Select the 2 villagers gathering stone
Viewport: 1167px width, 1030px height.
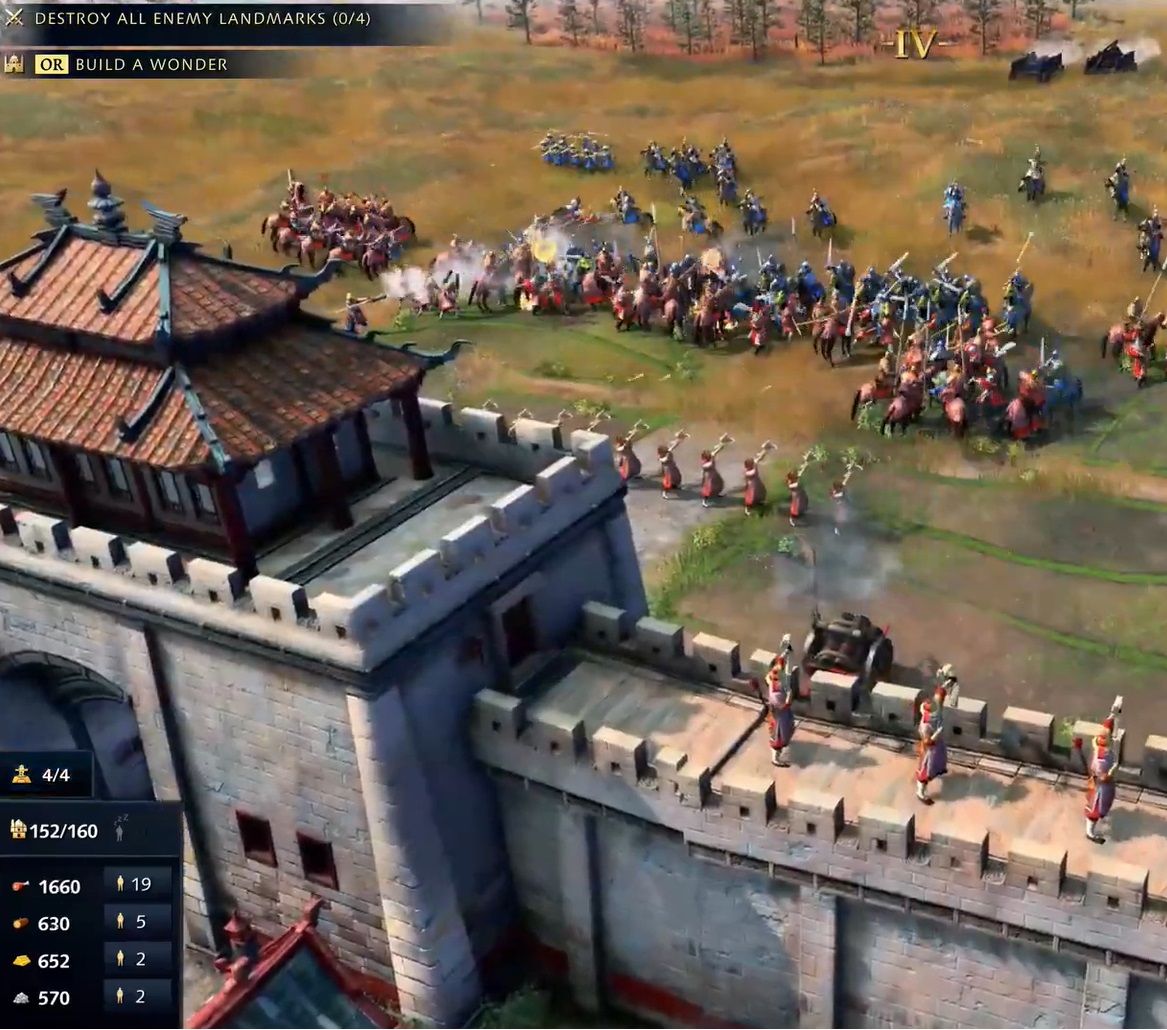[136, 996]
